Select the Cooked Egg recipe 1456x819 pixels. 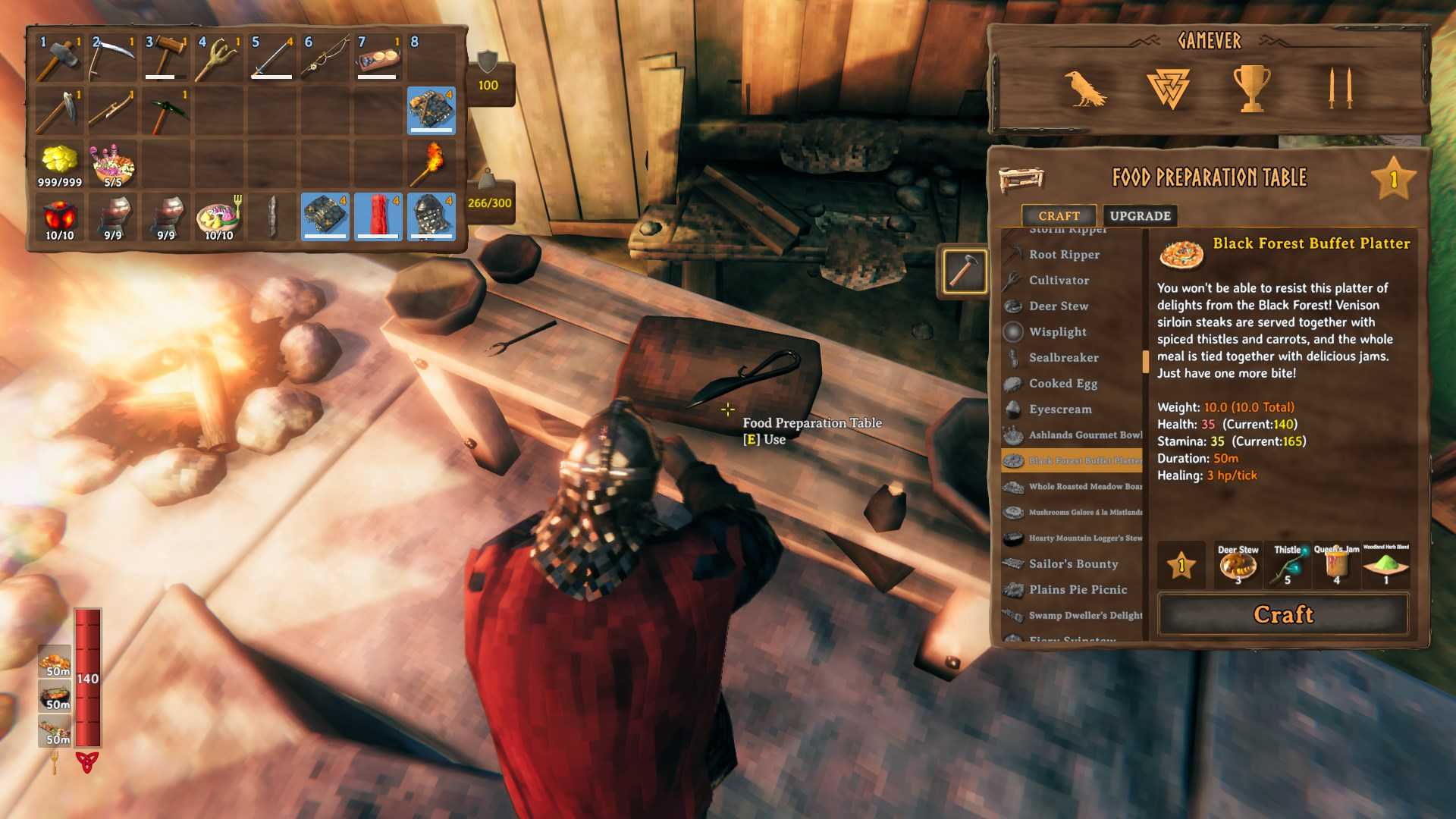[1062, 384]
